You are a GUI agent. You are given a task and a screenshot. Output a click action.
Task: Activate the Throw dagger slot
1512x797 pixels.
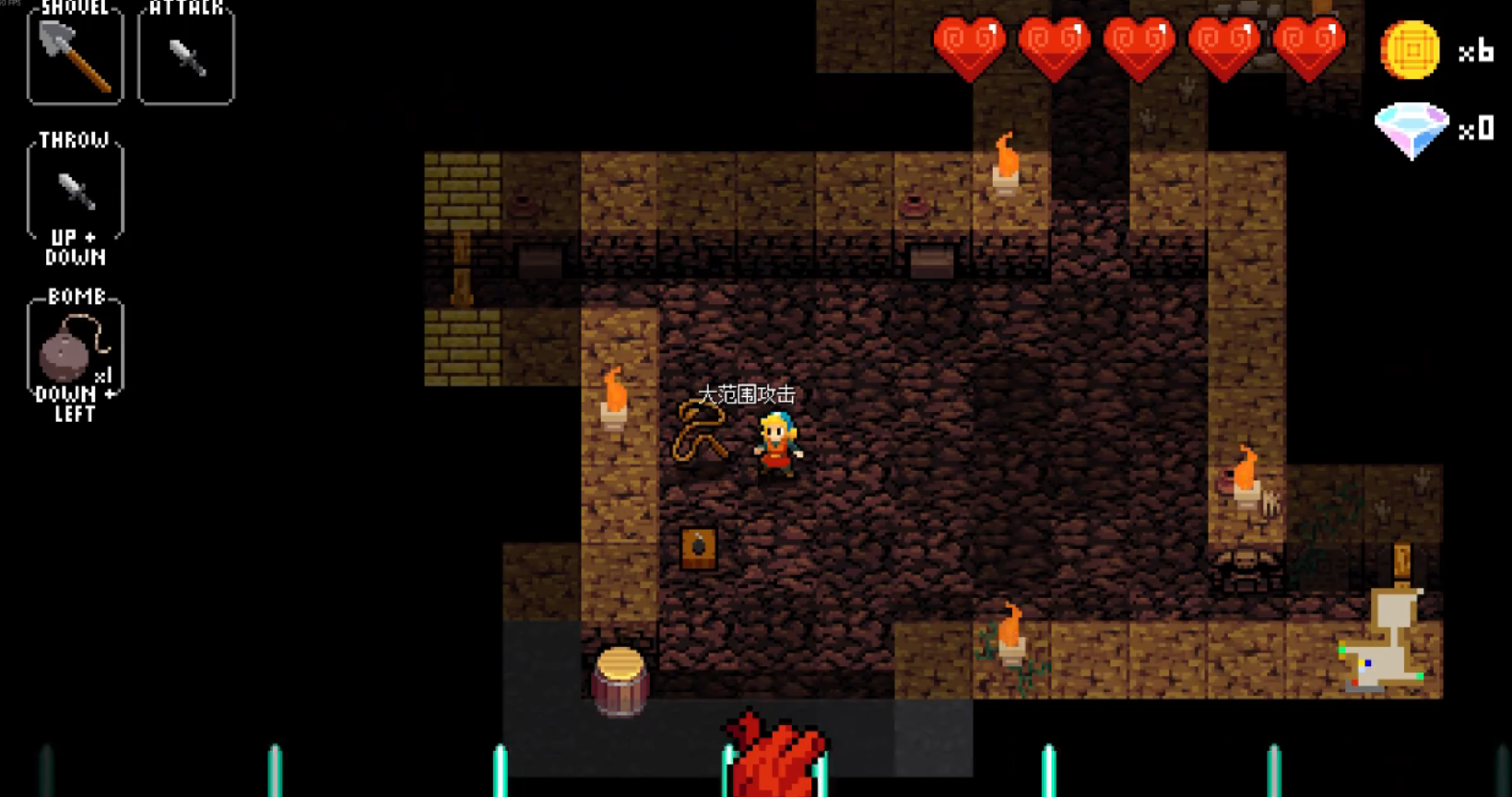[x=76, y=192]
